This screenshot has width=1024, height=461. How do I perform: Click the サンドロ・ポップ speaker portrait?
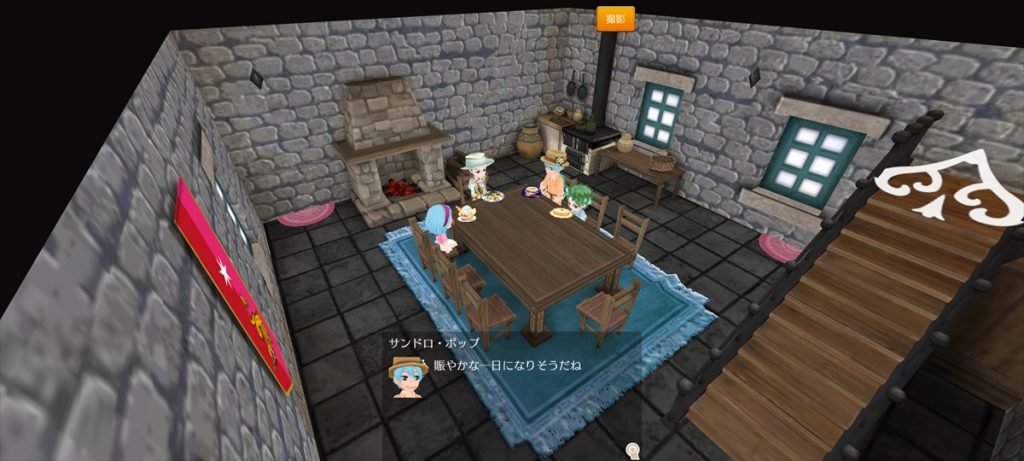tap(407, 373)
